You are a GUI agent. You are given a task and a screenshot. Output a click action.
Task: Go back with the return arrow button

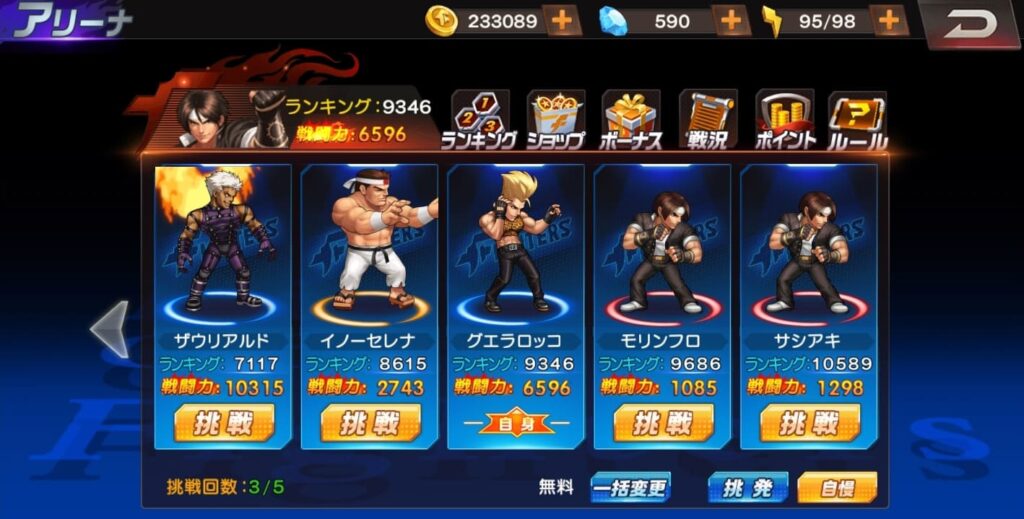(969, 24)
